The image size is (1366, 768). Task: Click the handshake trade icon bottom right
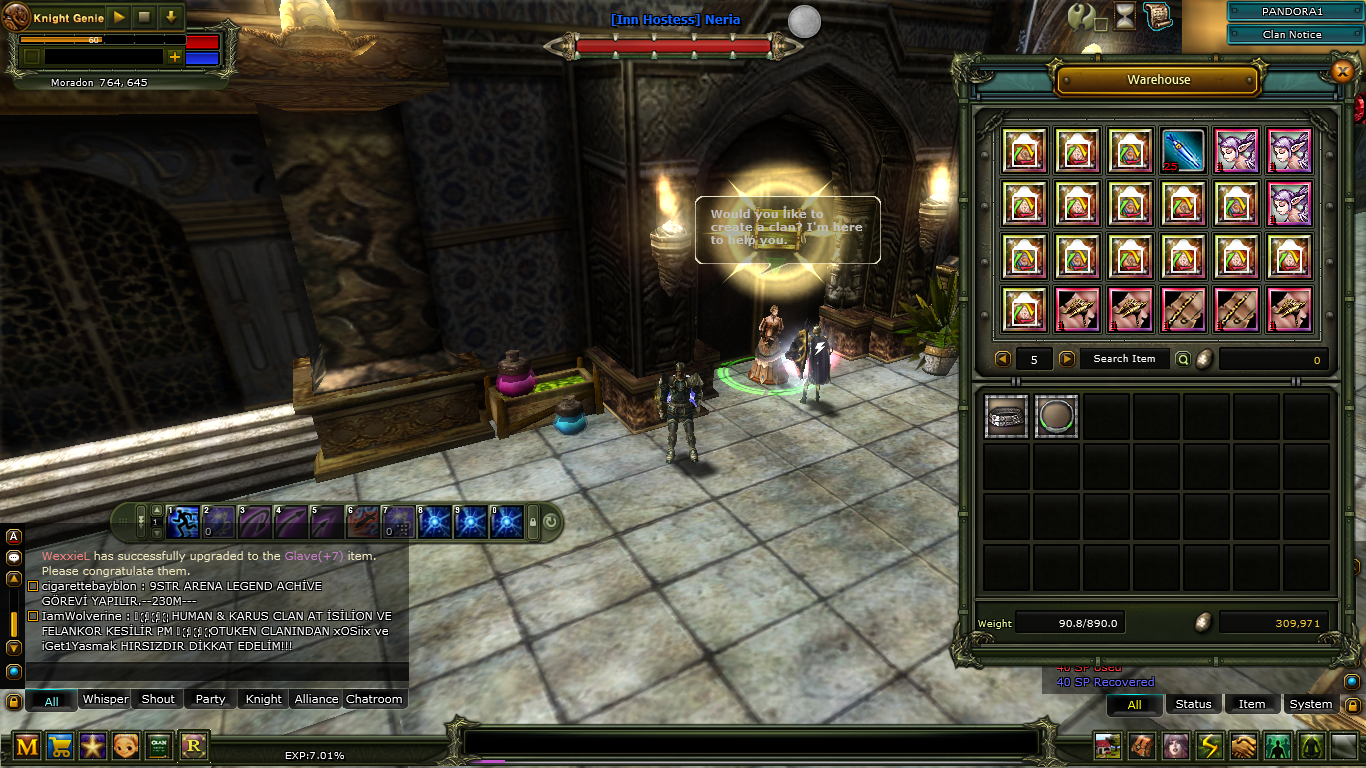(x=1242, y=745)
